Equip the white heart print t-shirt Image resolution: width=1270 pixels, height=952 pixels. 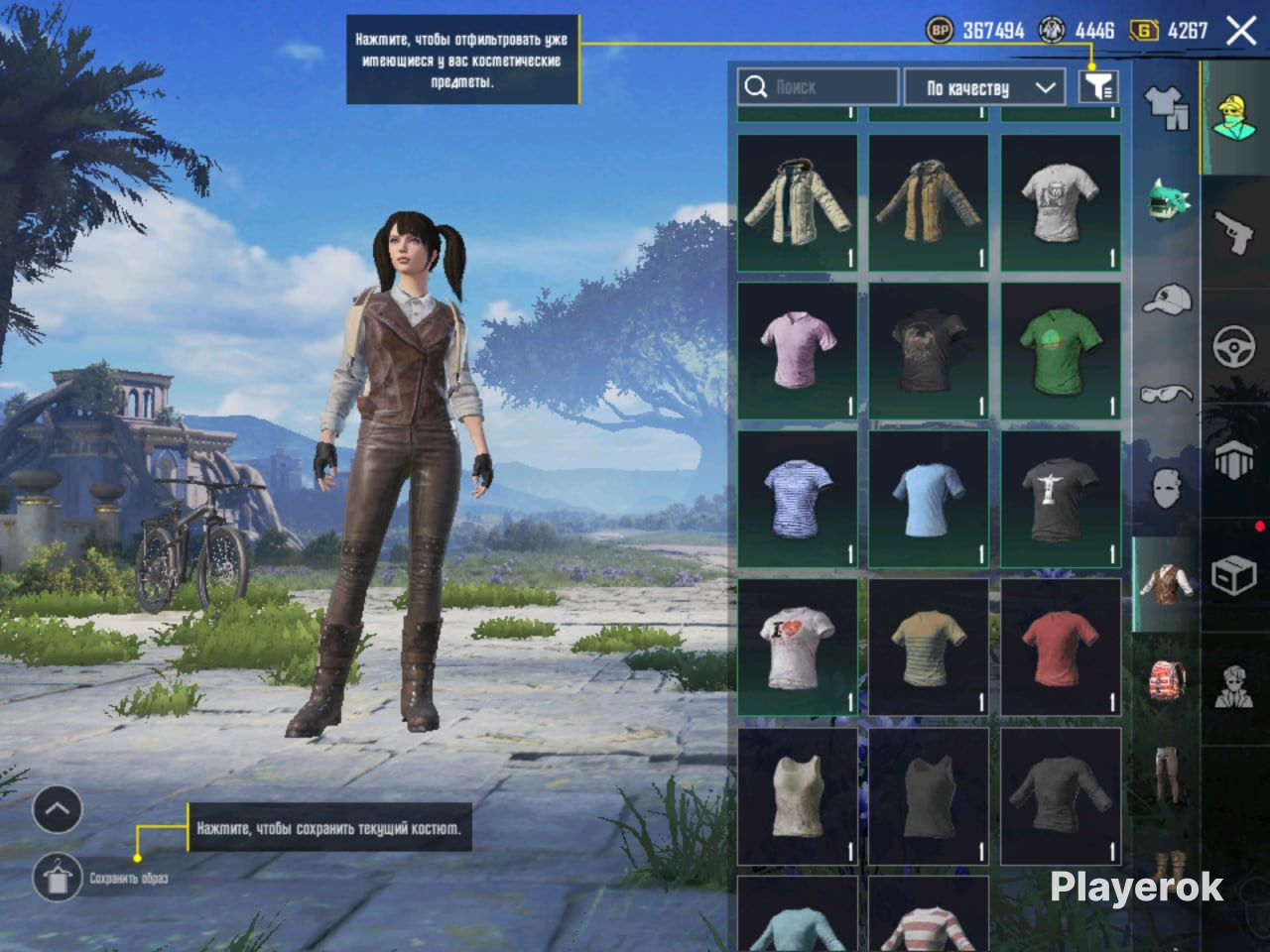tap(797, 648)
